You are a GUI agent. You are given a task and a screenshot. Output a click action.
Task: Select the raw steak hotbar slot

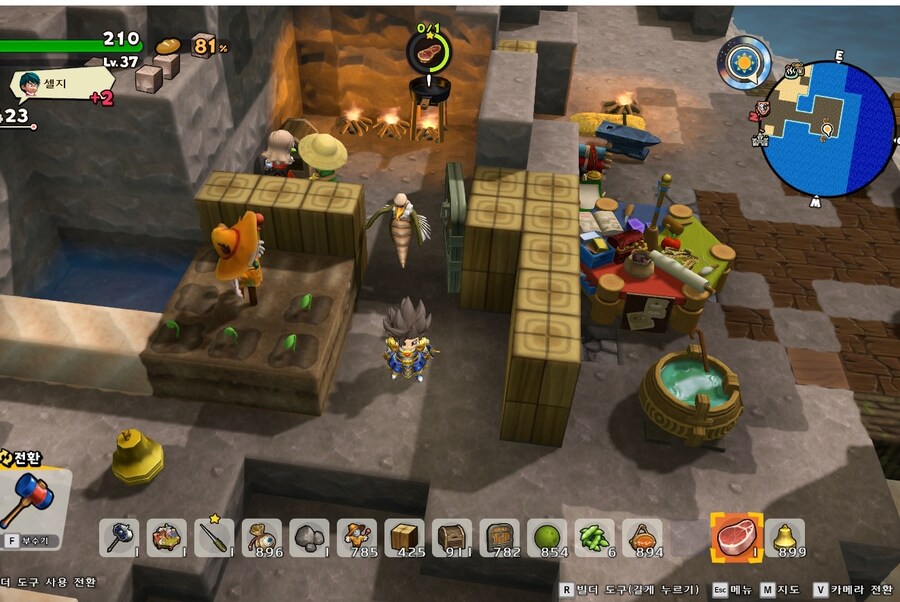point(736,538)
